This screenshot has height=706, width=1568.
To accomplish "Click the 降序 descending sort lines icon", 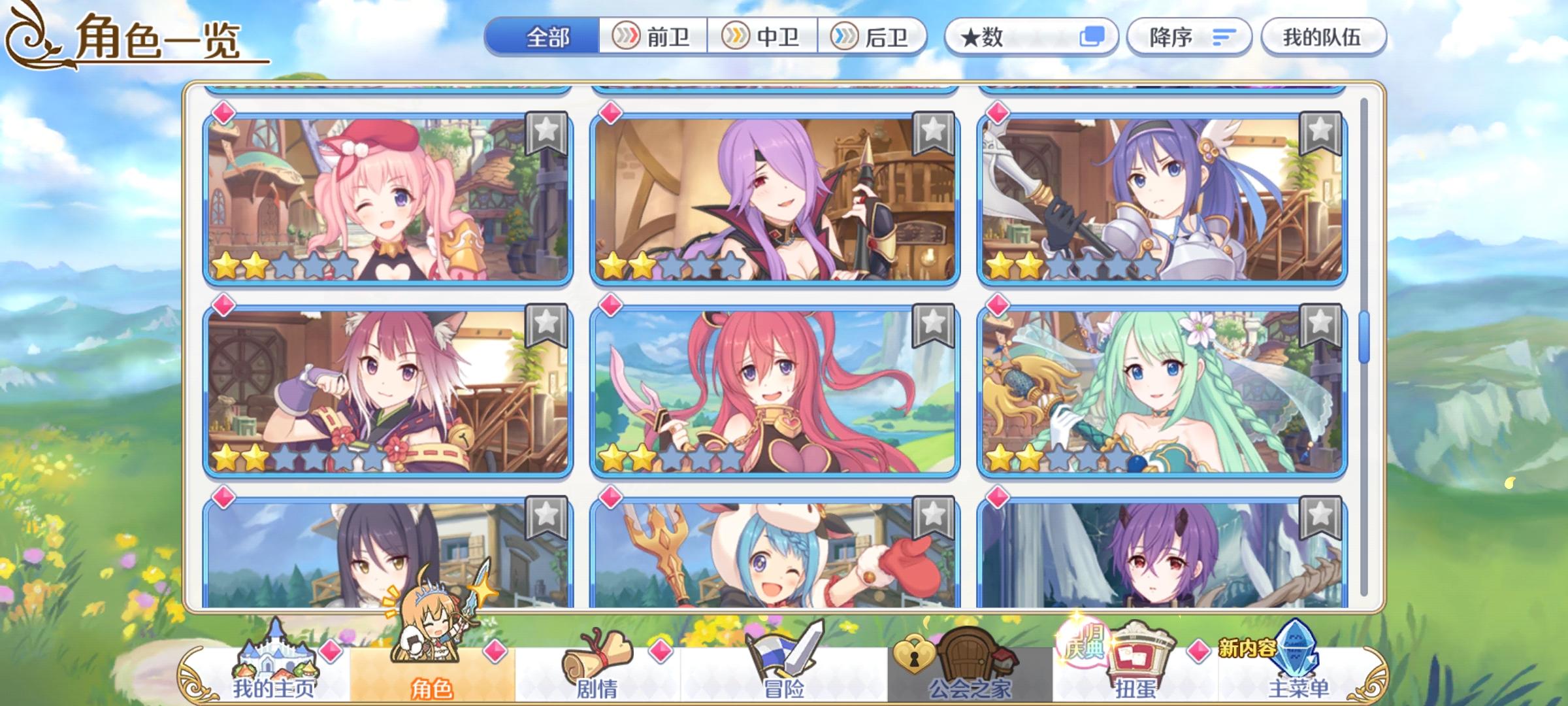I will (x=1222, y=37).
